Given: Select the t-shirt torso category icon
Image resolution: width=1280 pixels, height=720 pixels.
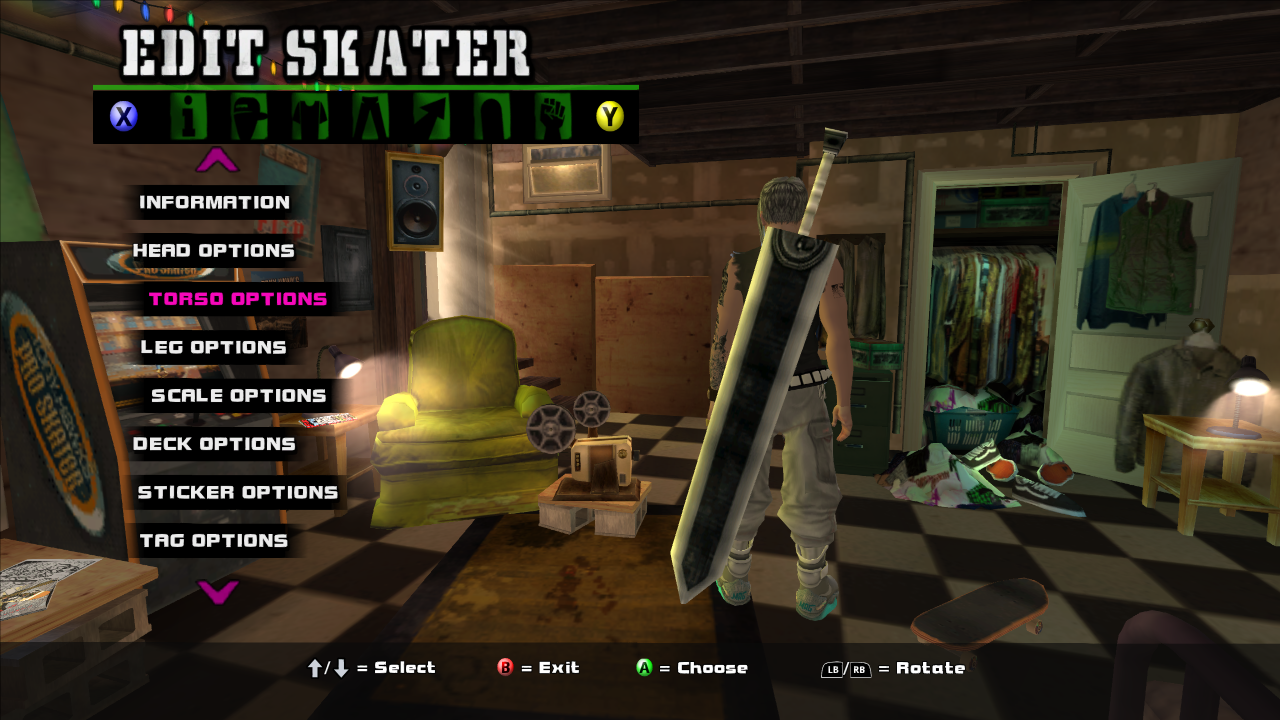Looking at the screenshot, I should [310, 117].
